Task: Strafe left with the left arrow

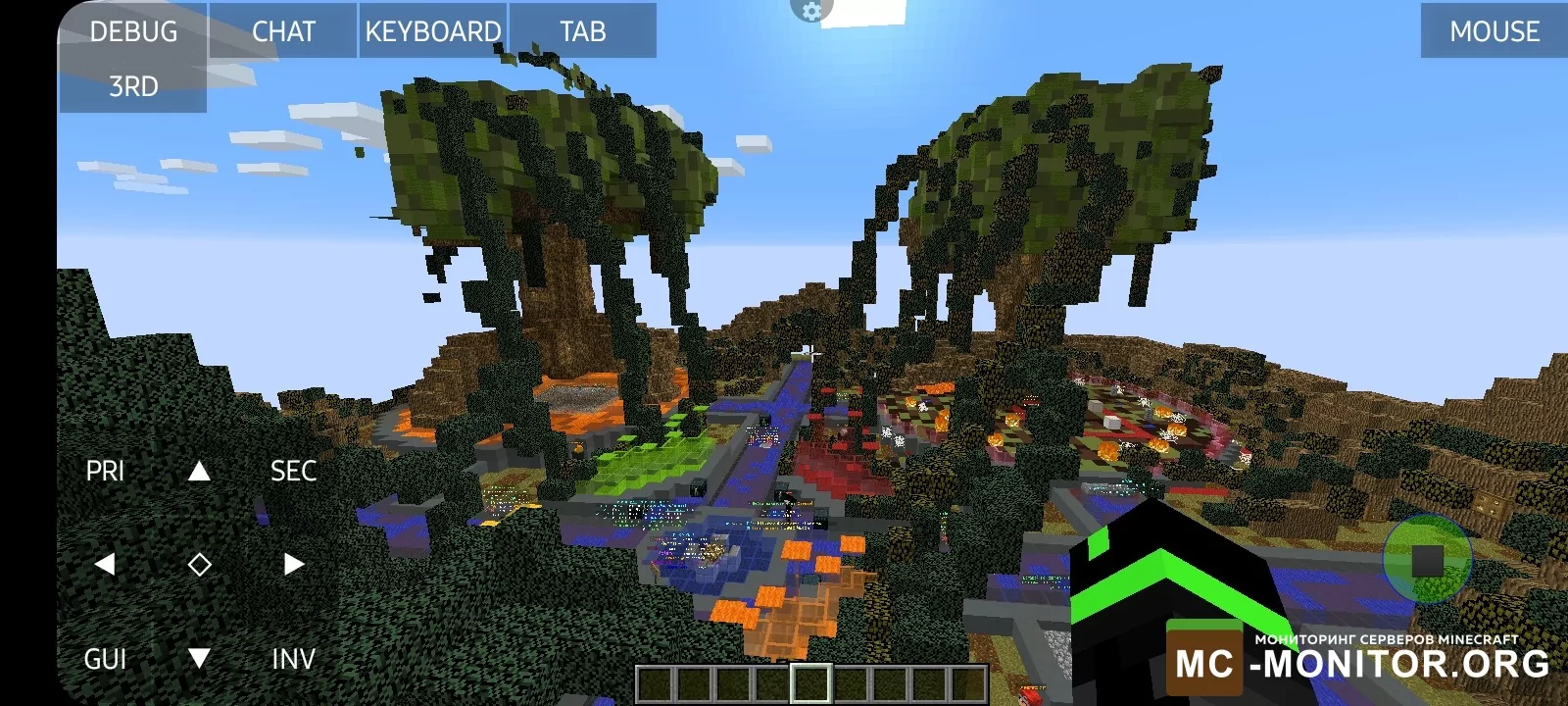Action: pyautogui.click(x=105, y=564)
